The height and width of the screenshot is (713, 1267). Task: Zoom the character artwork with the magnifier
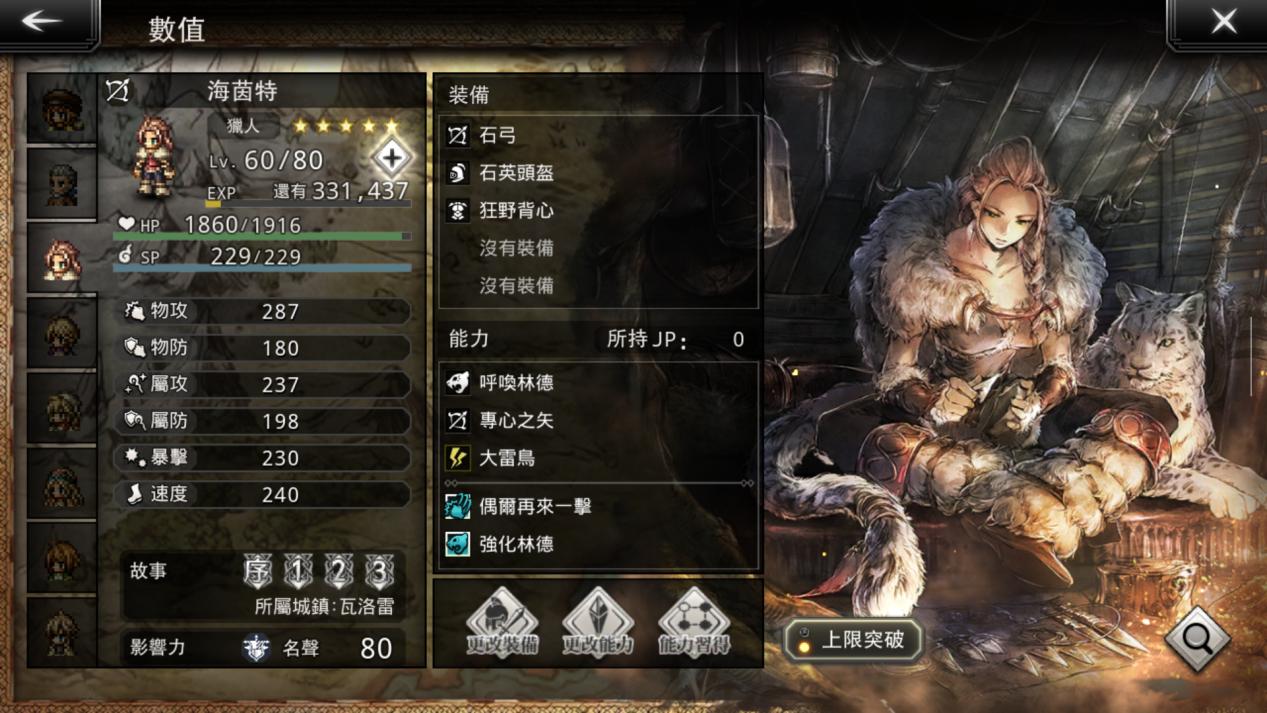1197,638
